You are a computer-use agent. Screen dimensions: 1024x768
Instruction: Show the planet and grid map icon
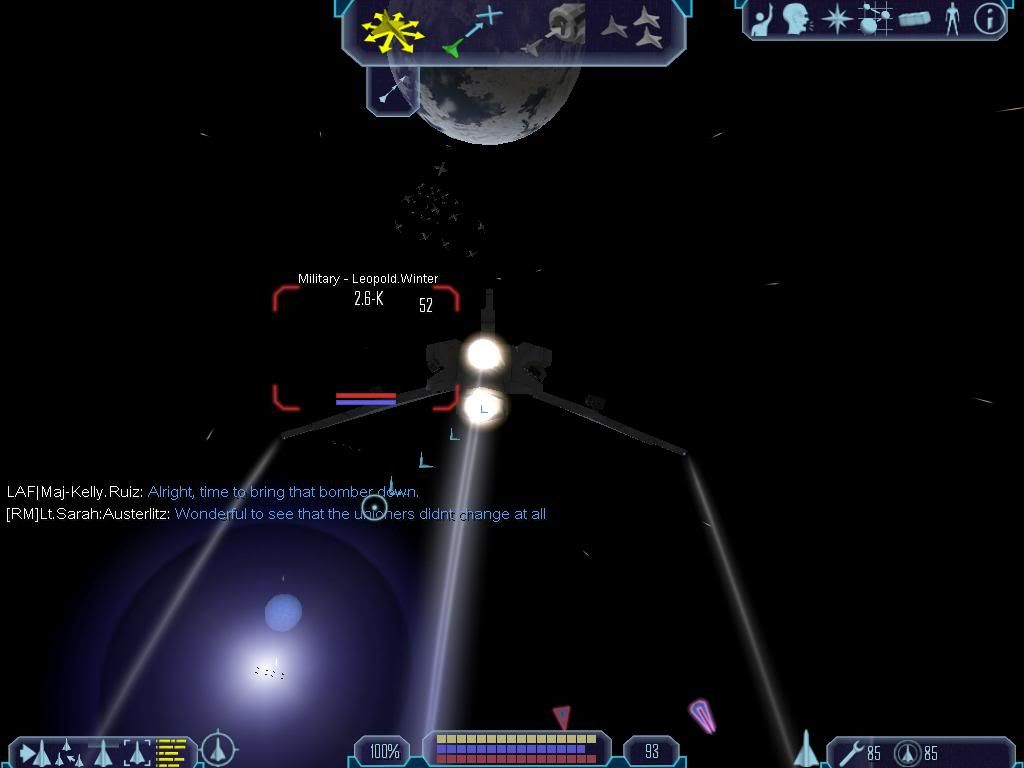point(875,19)
